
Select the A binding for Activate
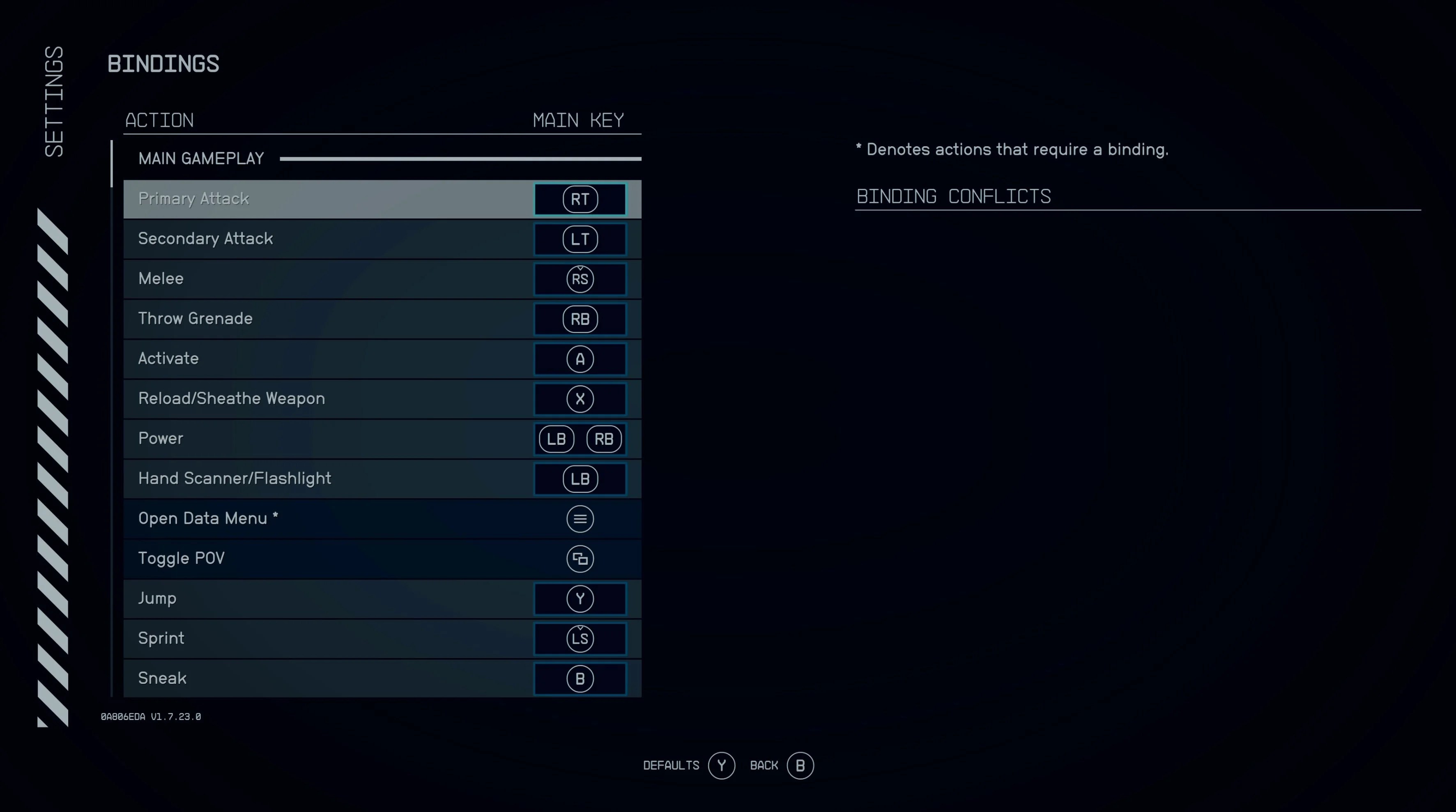(x=580, y=359)
